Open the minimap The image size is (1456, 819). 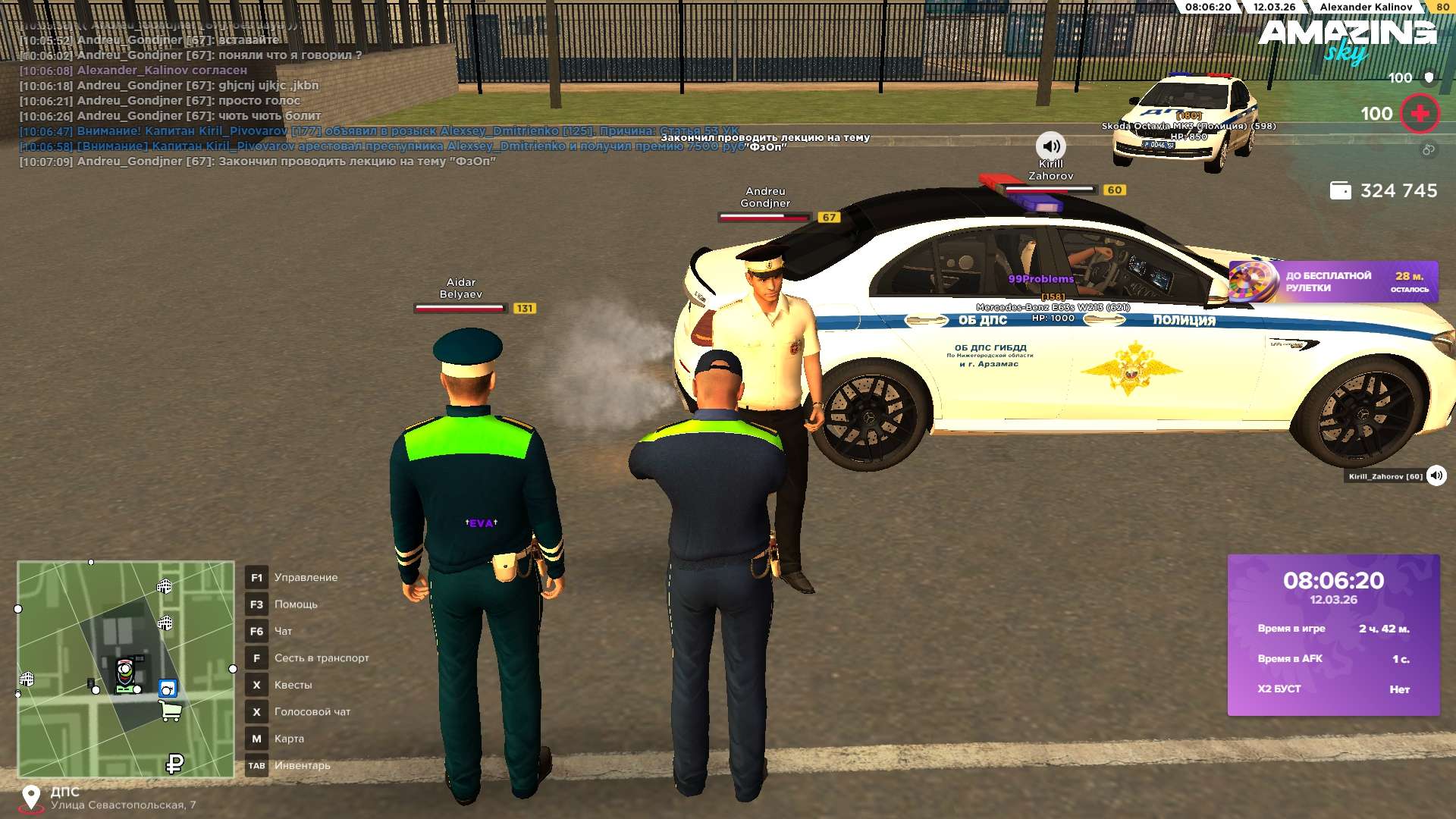coord(126,669)
